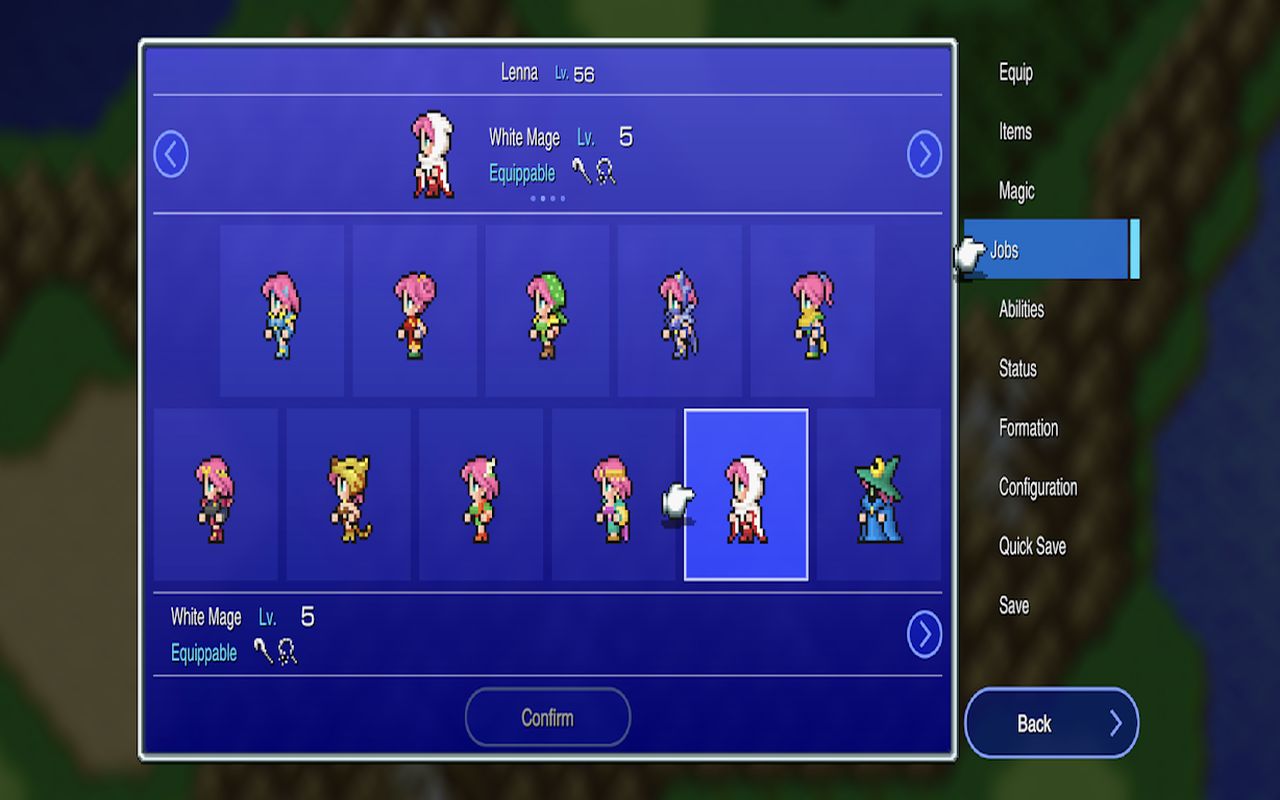The image size is (1280, 800).
Task: Switch to next character with top right arrow
Action: pyautogui.click(x=924, y=155)
